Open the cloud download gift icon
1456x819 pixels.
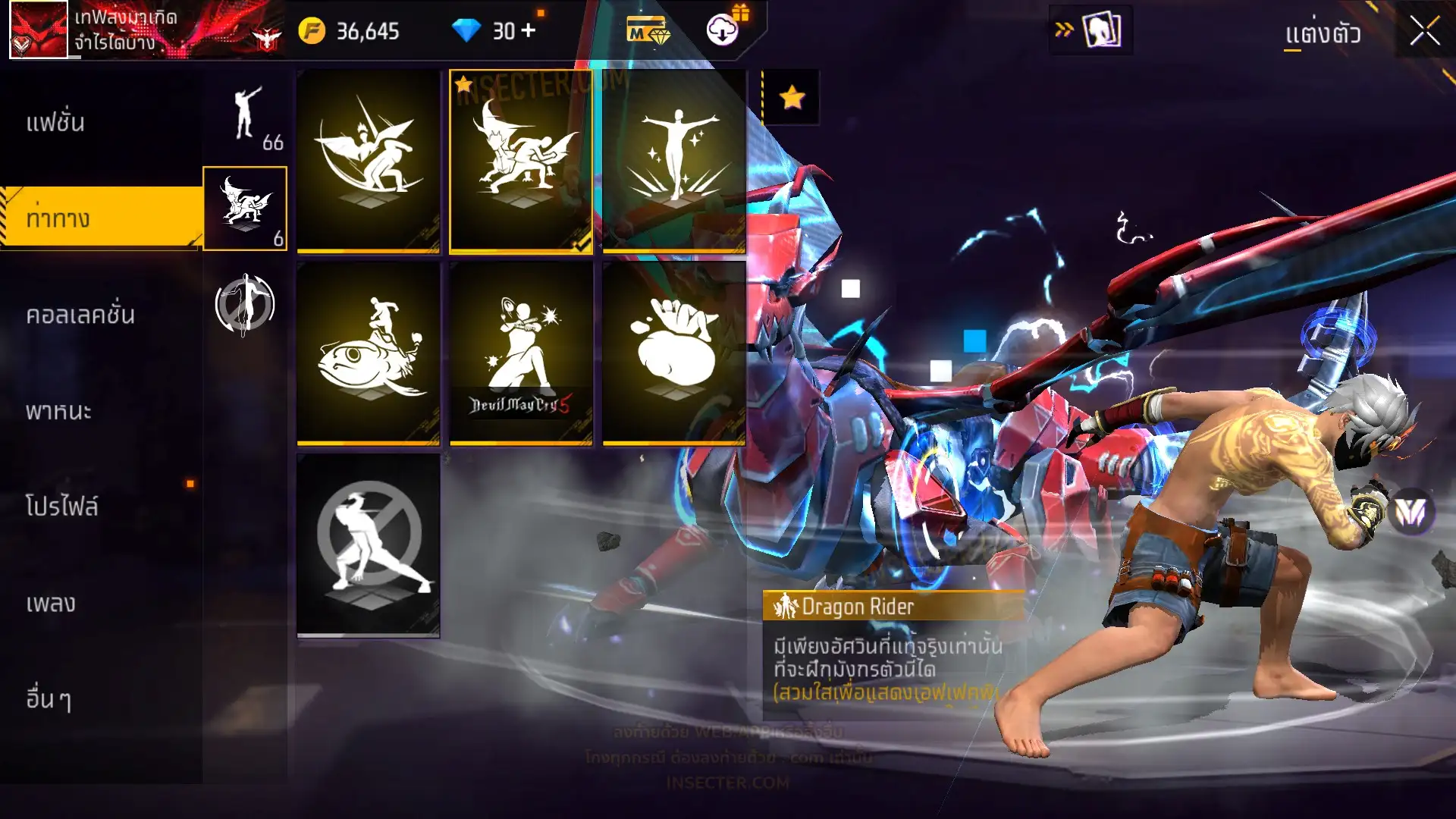pos(723,30)
